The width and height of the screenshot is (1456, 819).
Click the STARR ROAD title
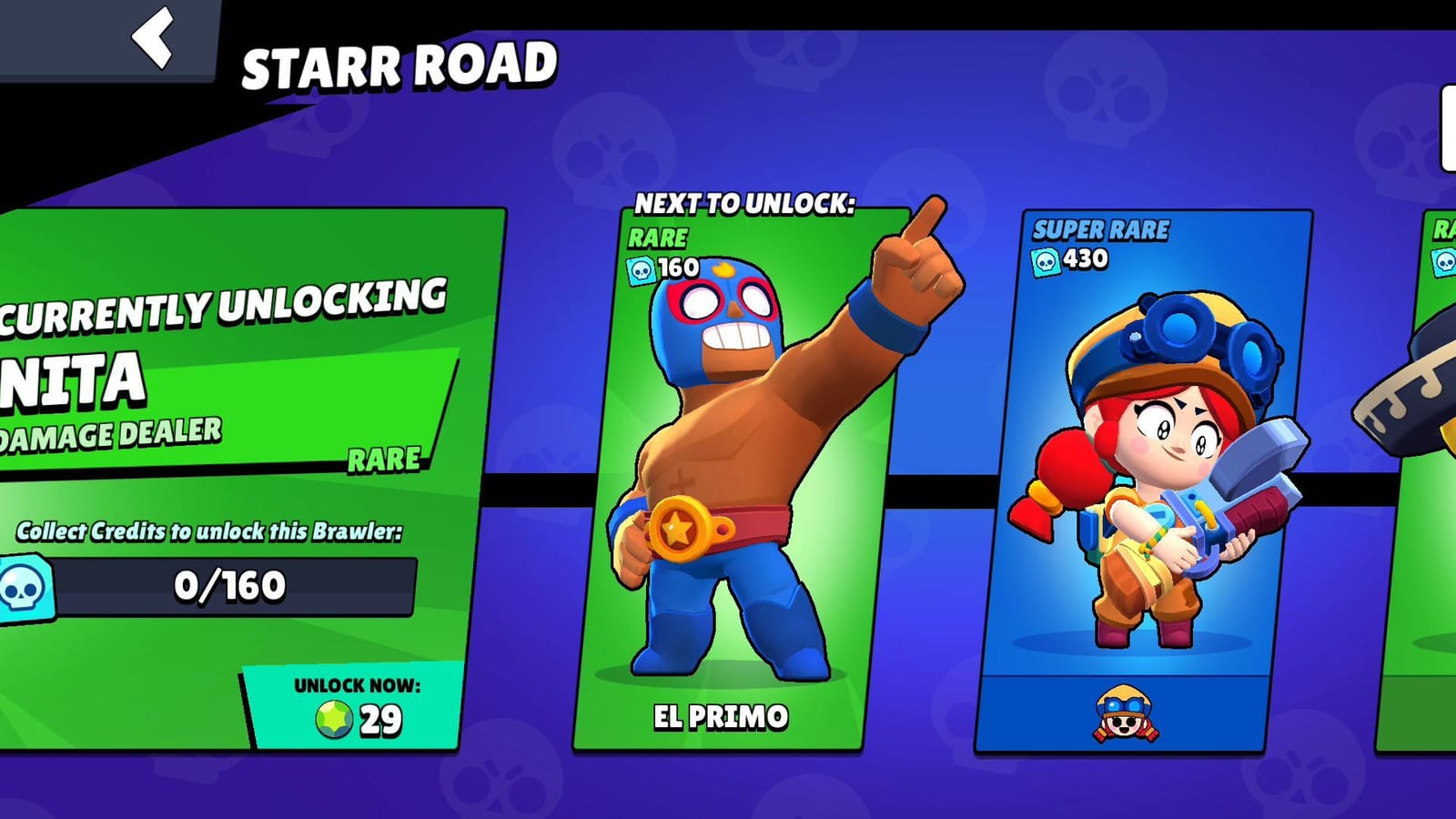(399, 62)
